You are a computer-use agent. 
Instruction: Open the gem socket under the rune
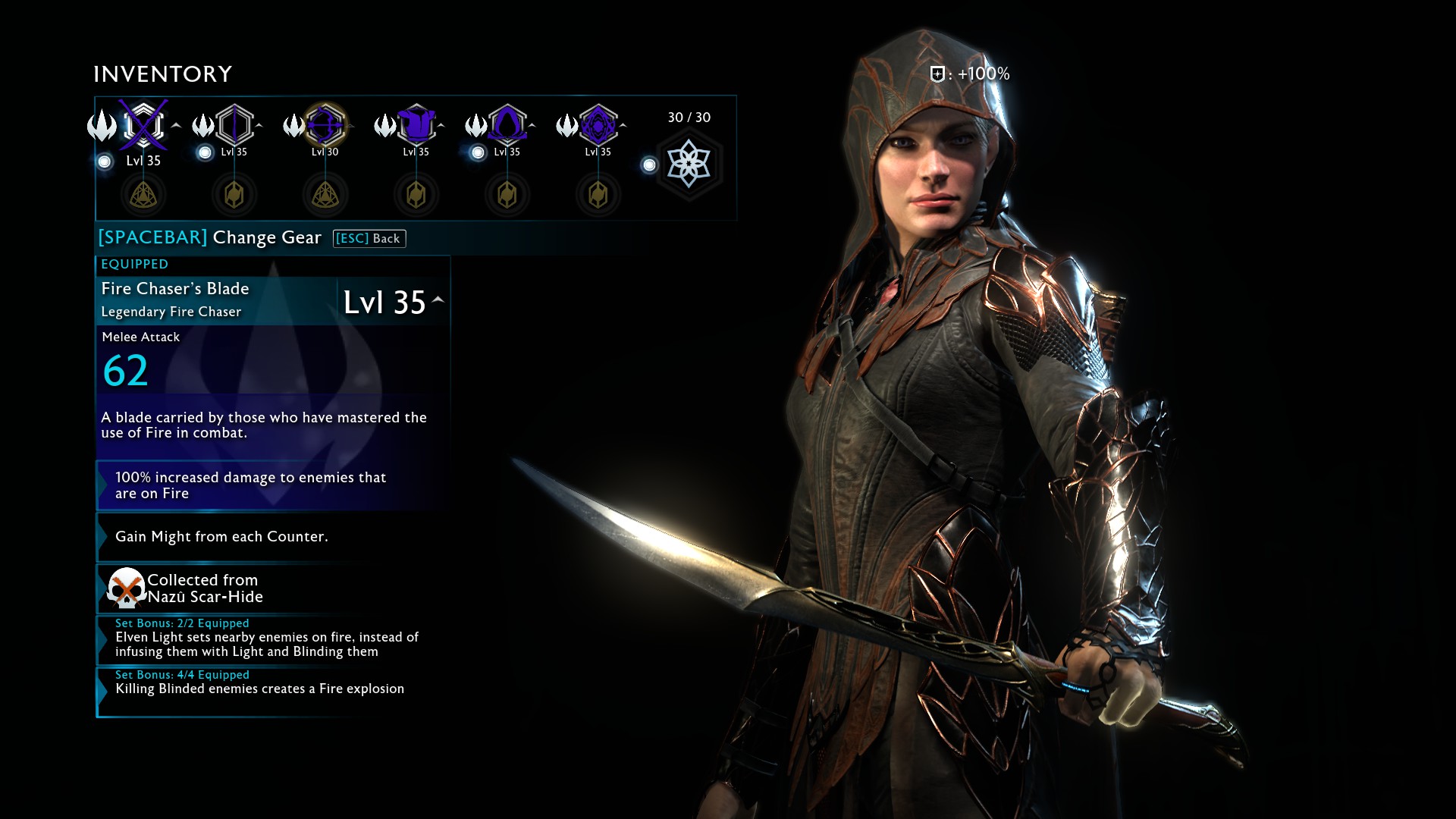click(598, 195)
